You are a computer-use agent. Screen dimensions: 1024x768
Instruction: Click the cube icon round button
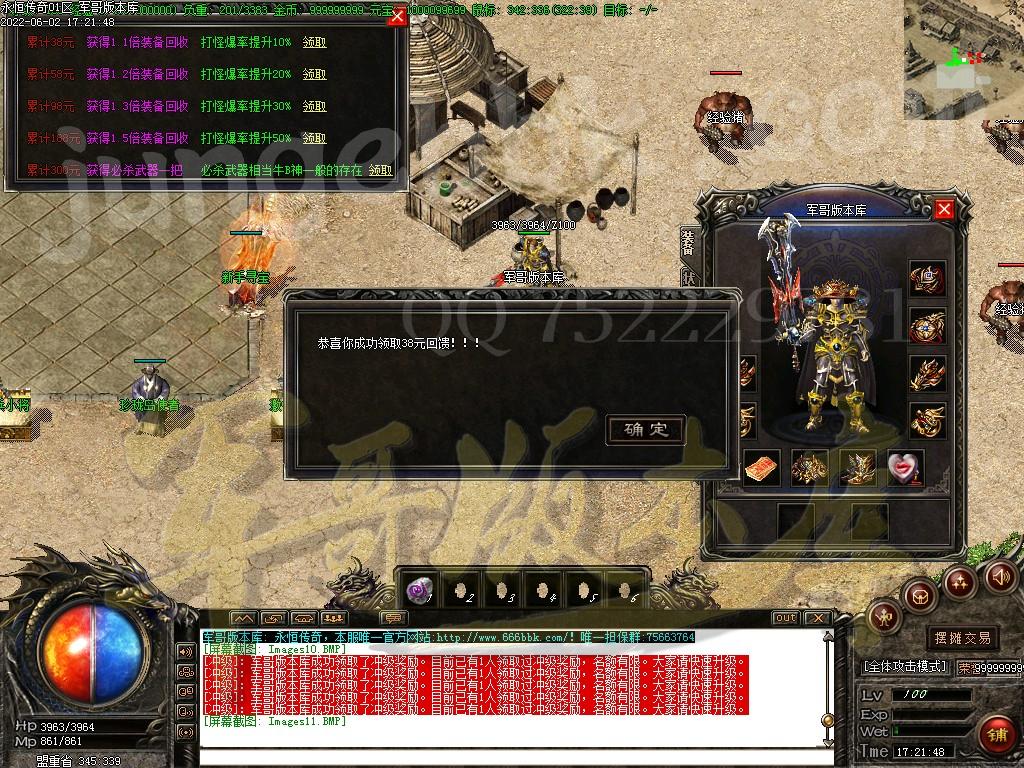tap(918, 594)
